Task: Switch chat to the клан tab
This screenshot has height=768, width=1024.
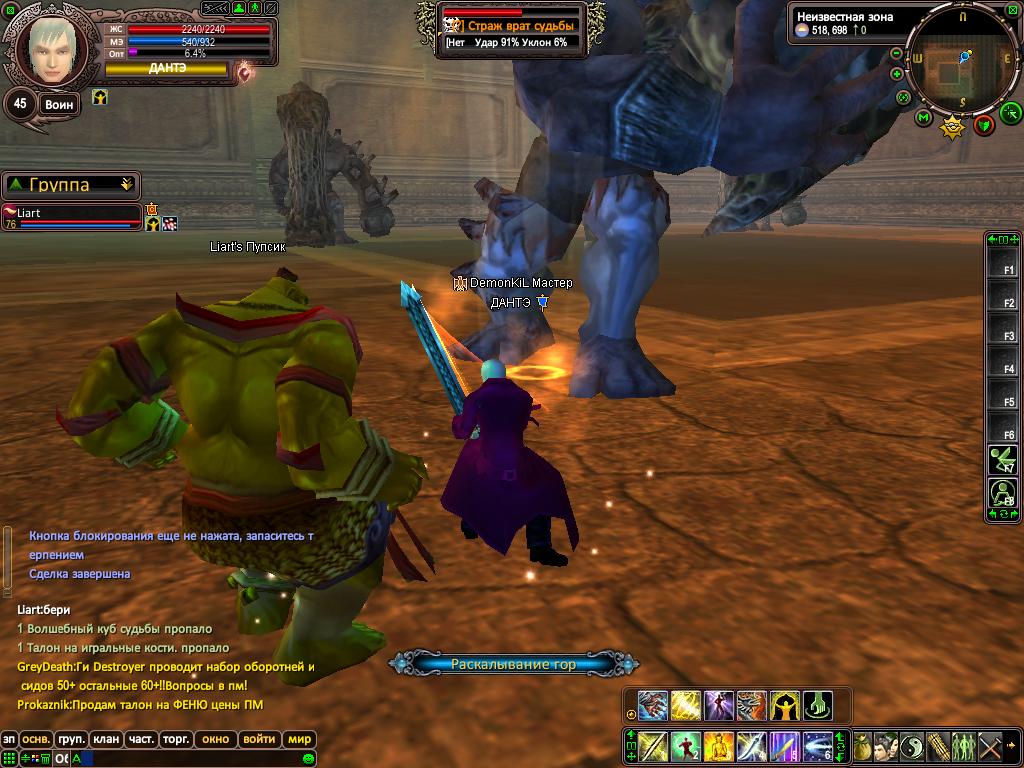Action: click(105, 740)
